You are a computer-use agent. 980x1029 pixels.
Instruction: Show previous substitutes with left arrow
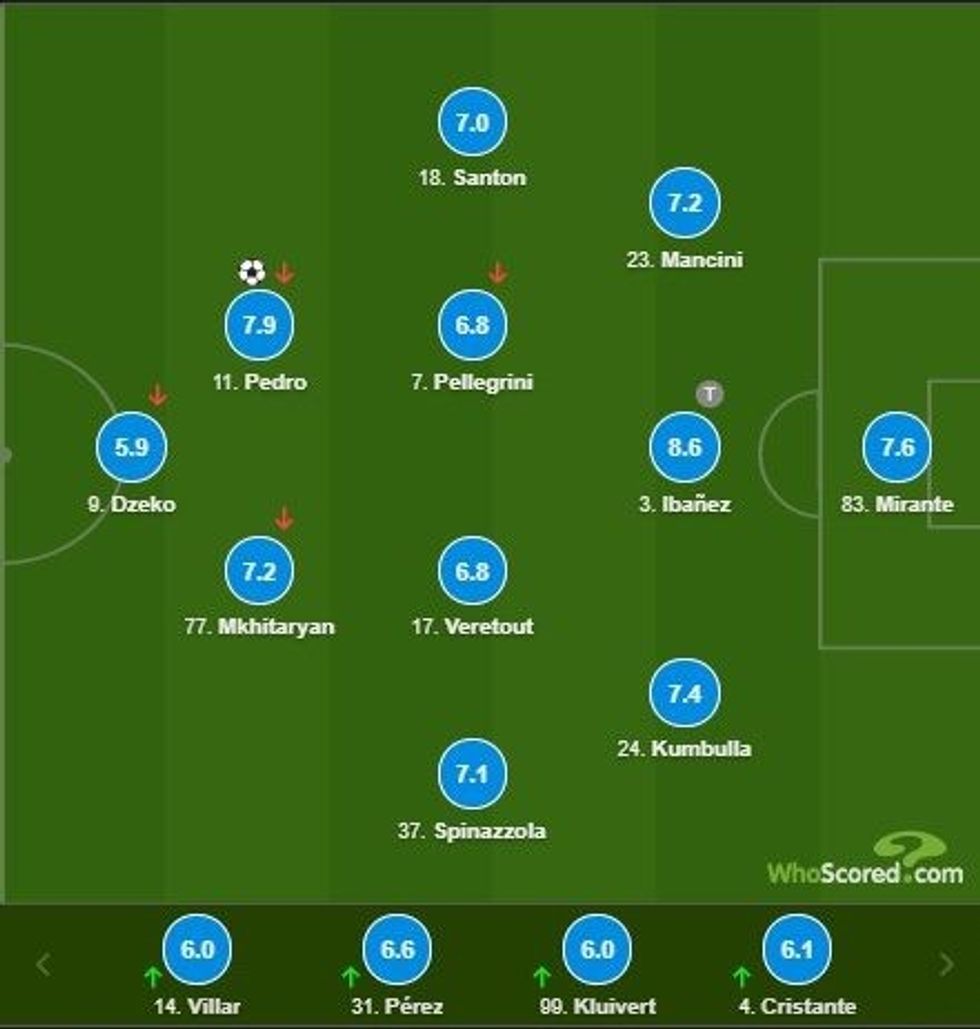[x=43, y=965]
